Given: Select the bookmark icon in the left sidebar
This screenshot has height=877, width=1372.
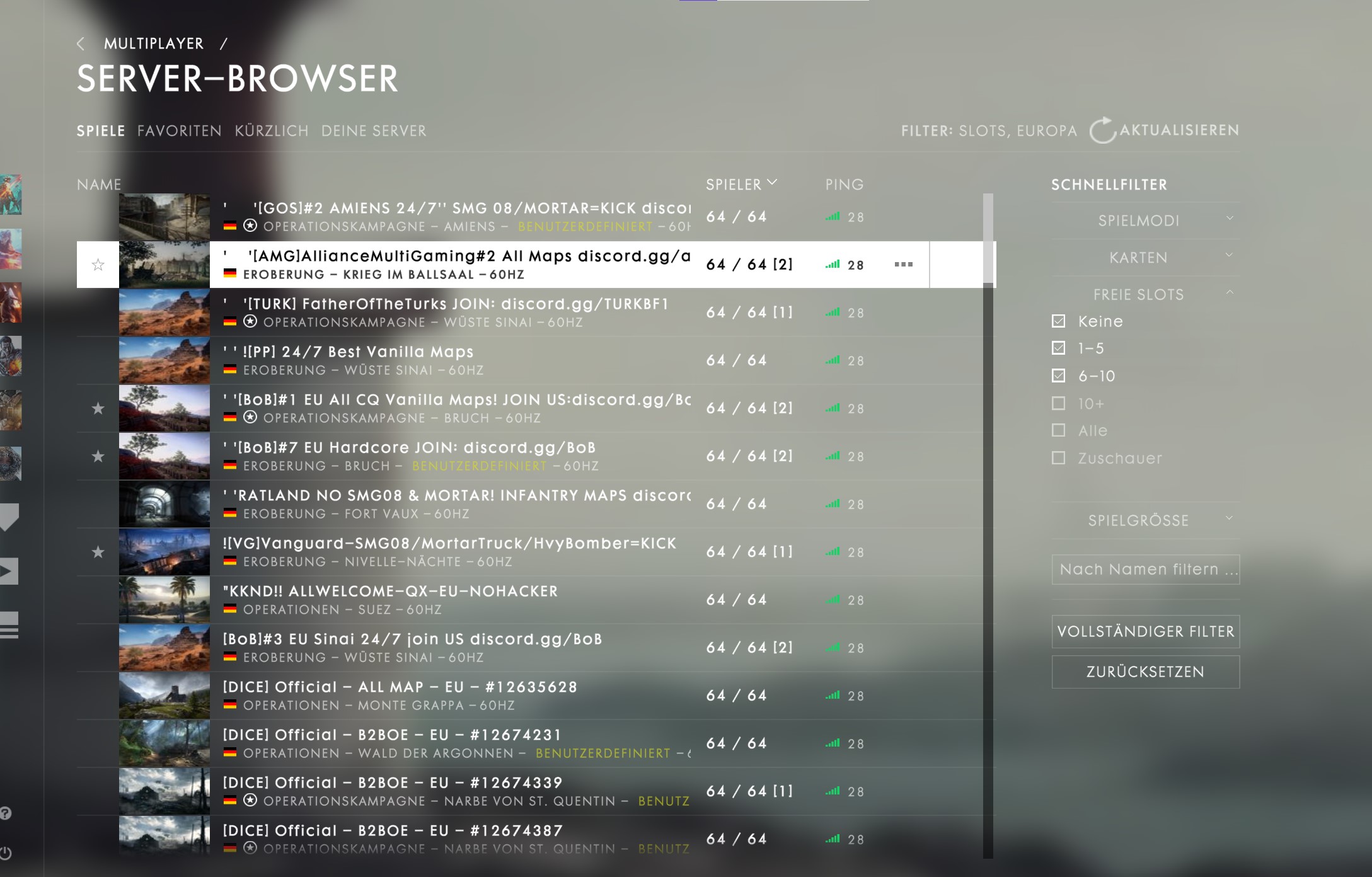Looking at the screenshot, I should (9, 515).
